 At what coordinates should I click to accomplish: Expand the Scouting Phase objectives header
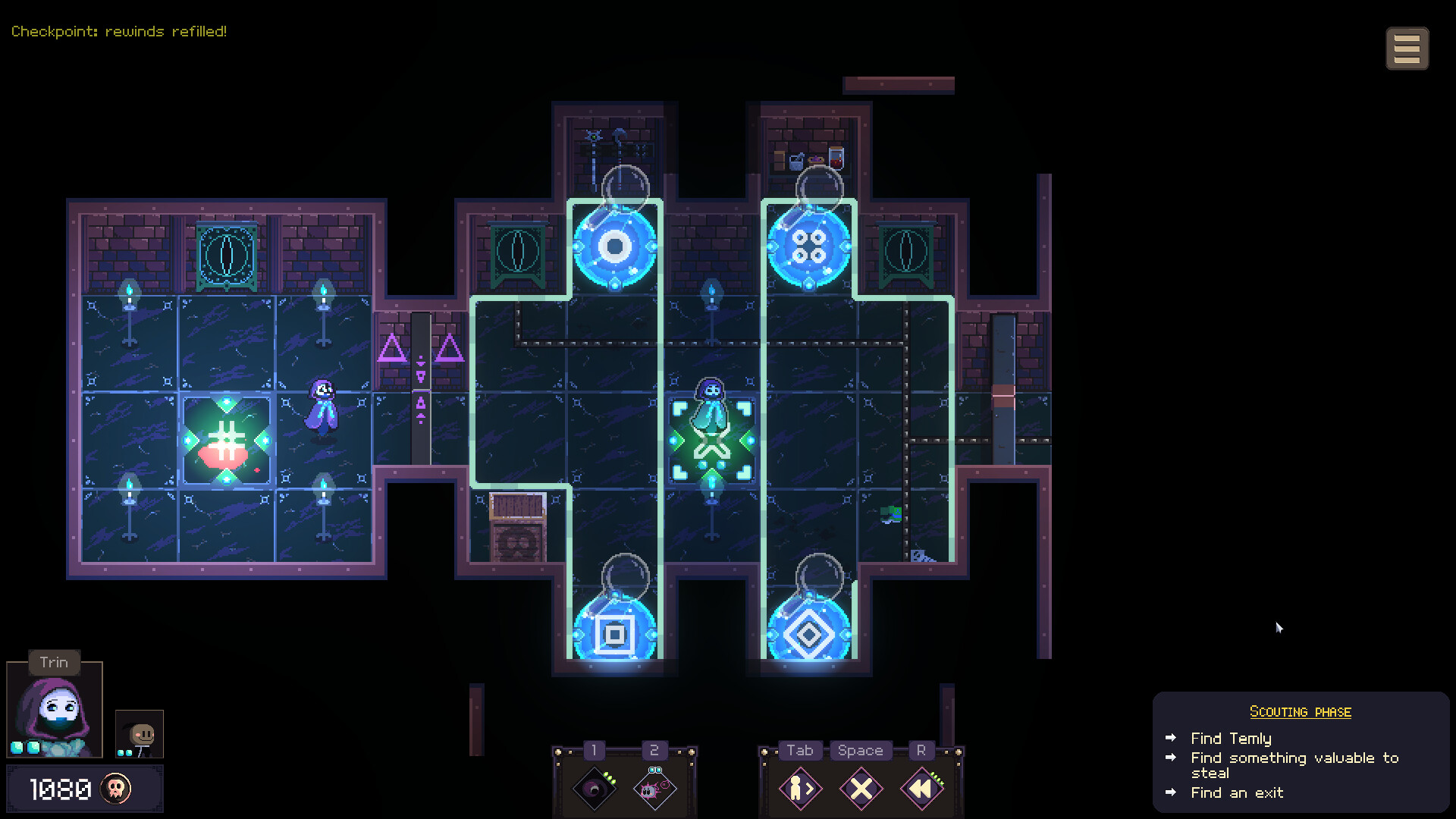1300,711
